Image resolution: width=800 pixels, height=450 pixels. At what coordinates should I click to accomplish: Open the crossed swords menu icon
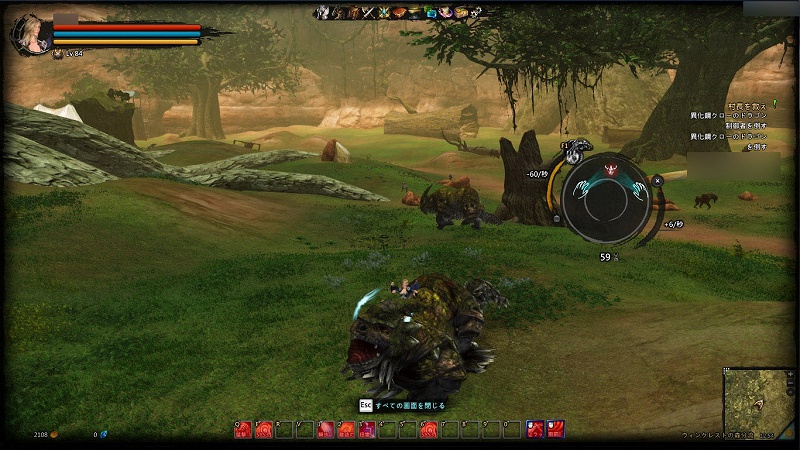[x=368, y=13]
